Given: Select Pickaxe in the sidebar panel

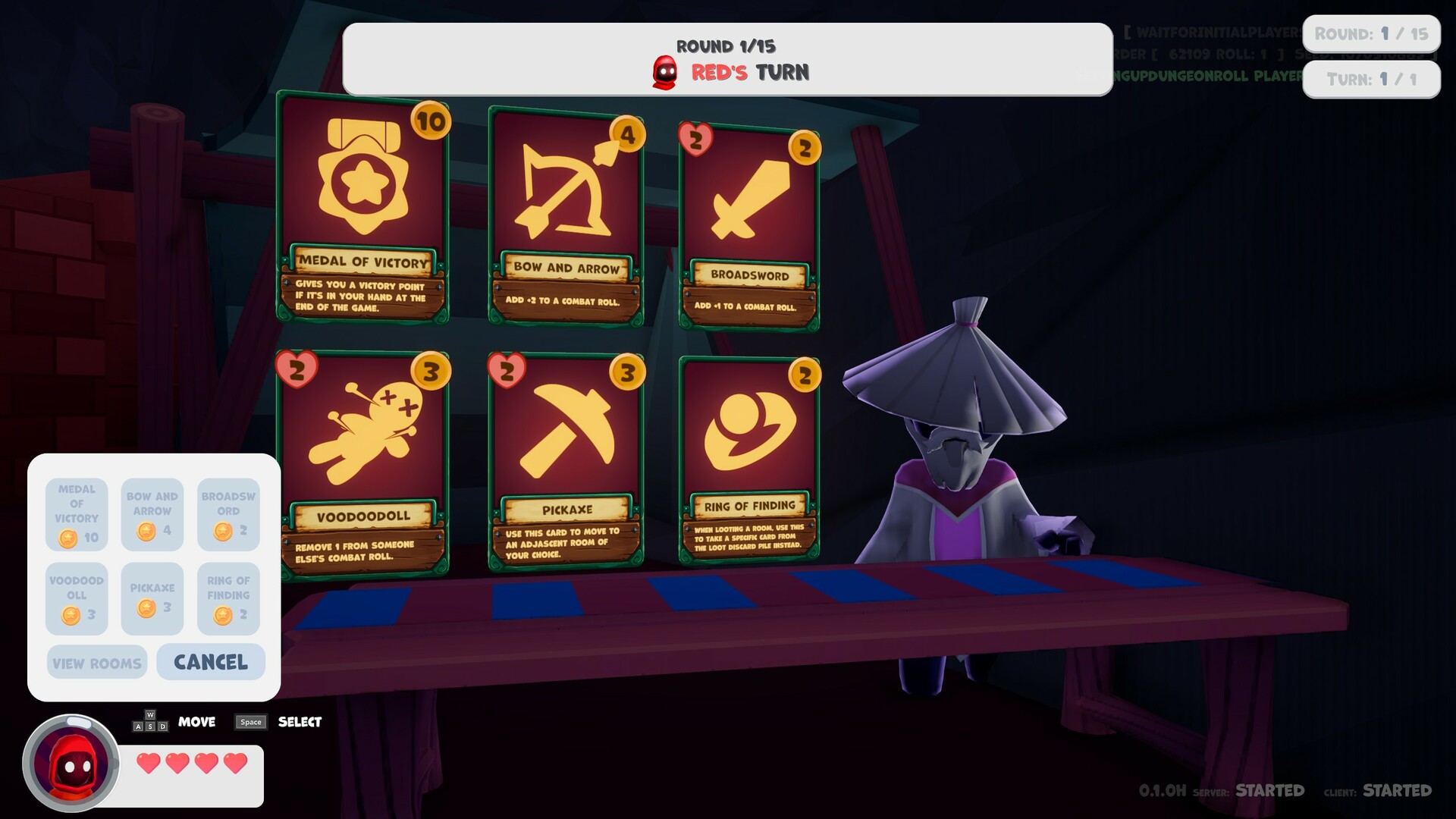Looking at the screenshot, I should point(152,600).
